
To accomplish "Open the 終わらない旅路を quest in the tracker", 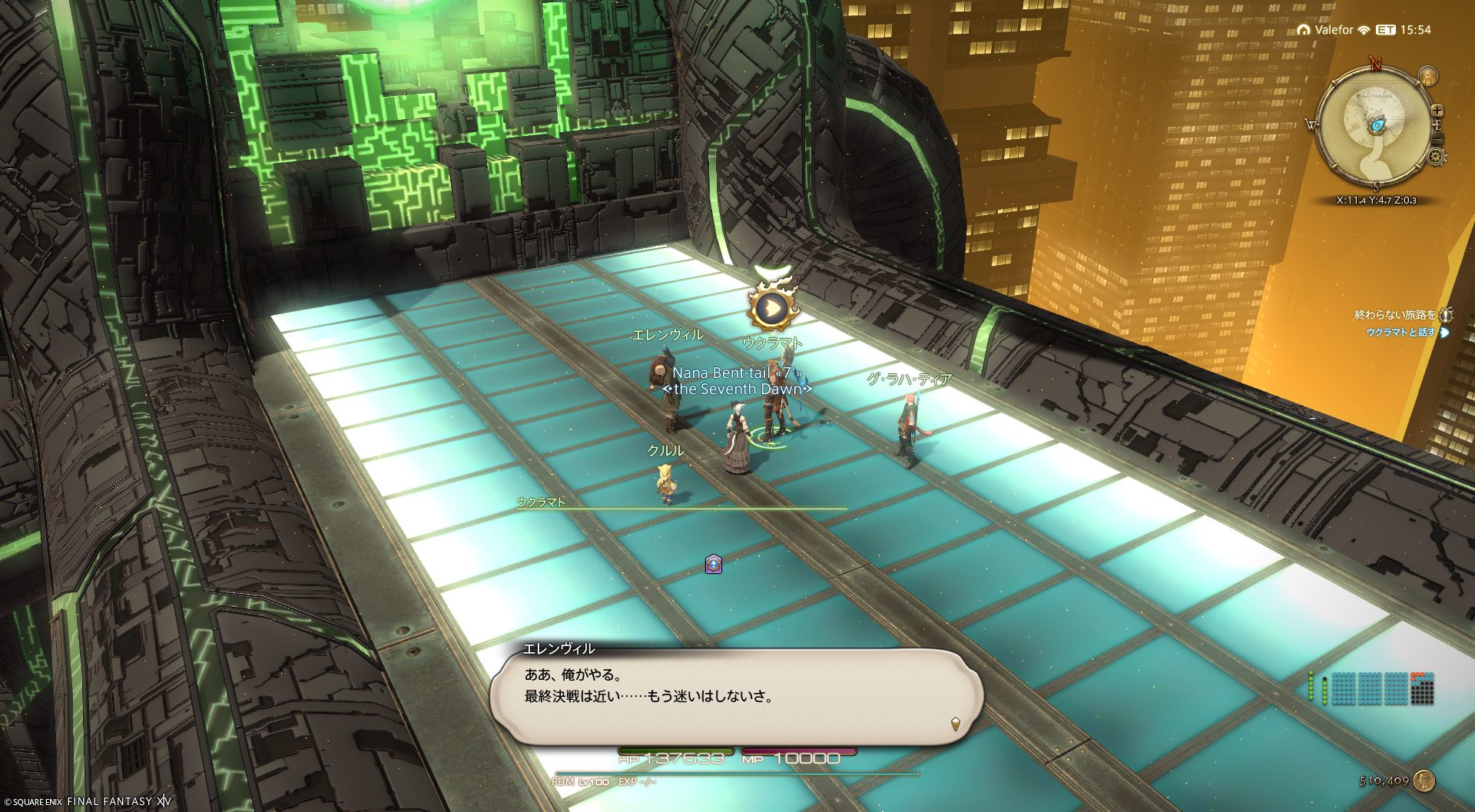I will click(x=1394, y=315).
